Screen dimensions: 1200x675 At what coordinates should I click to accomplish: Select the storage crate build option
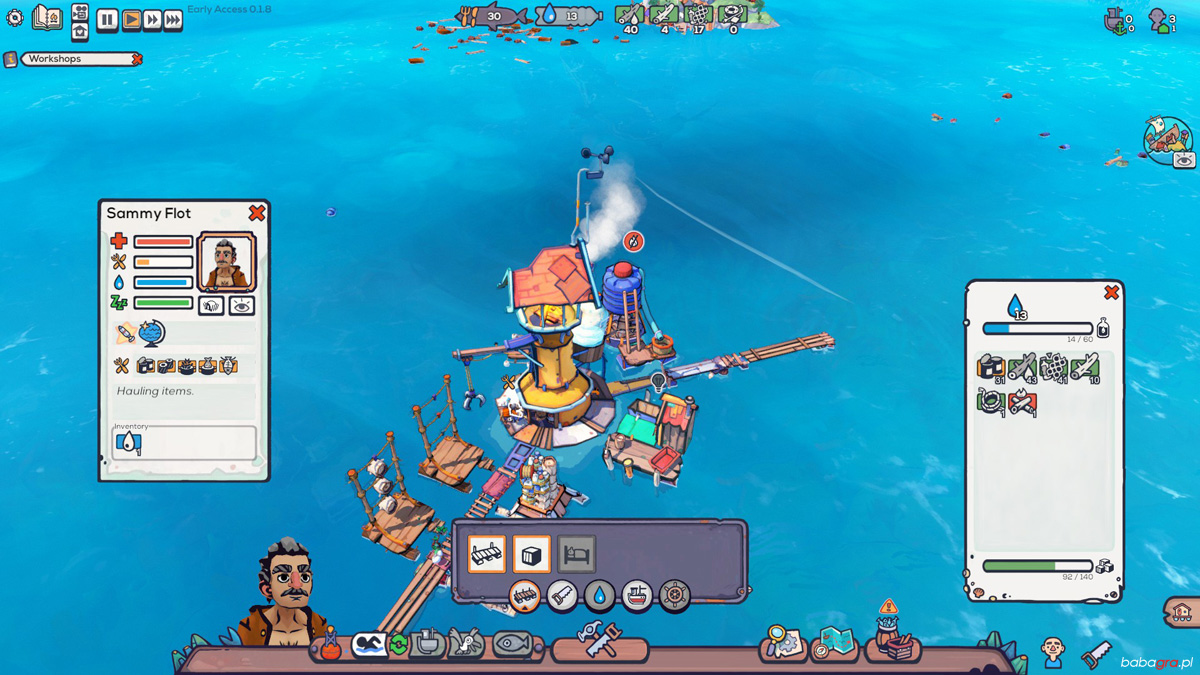tap(532, 554)
